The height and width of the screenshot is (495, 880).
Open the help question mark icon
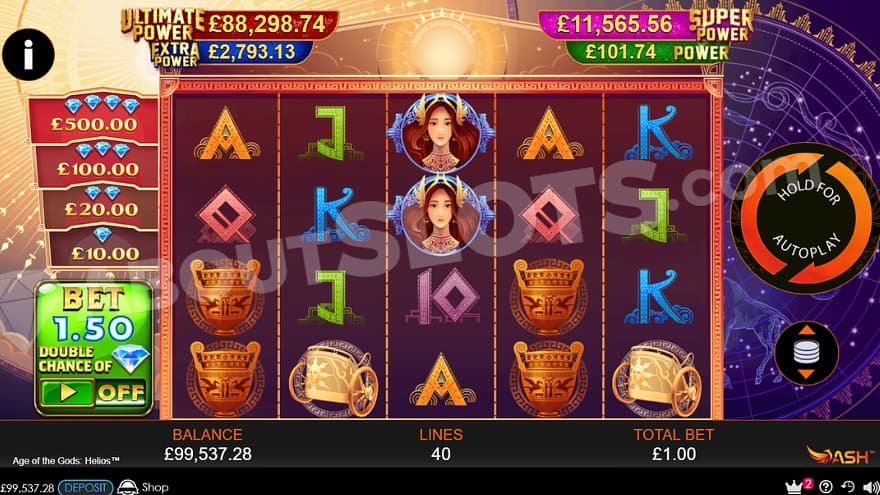pos(826,487)
